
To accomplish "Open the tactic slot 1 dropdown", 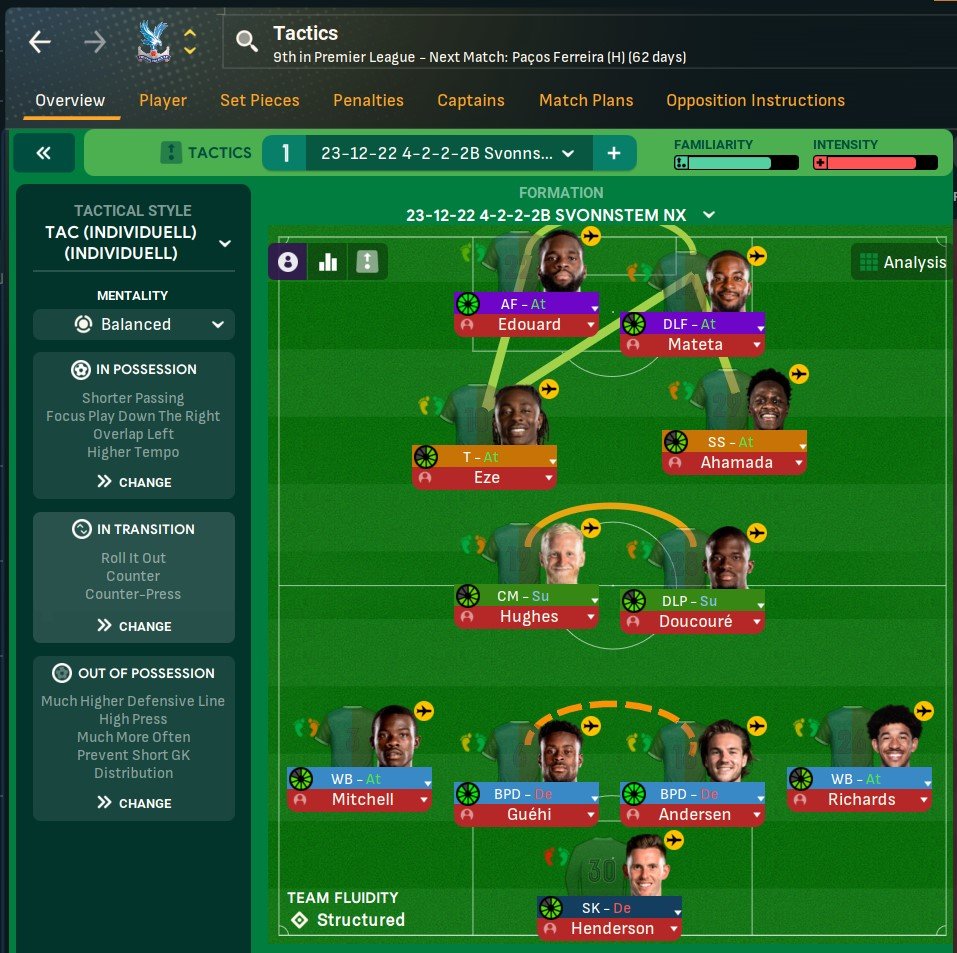I will 448,153.
